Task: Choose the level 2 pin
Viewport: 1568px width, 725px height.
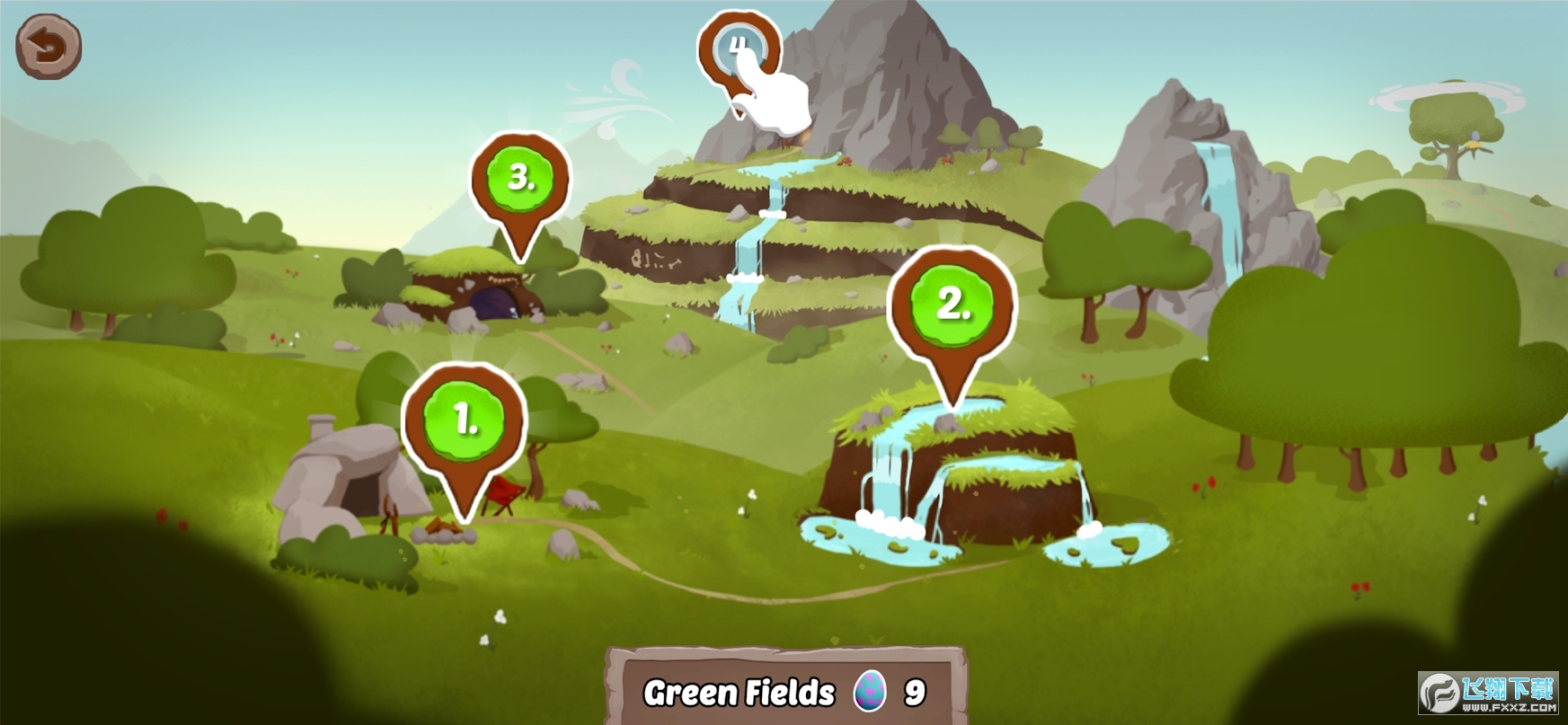Action: point(952,304)
